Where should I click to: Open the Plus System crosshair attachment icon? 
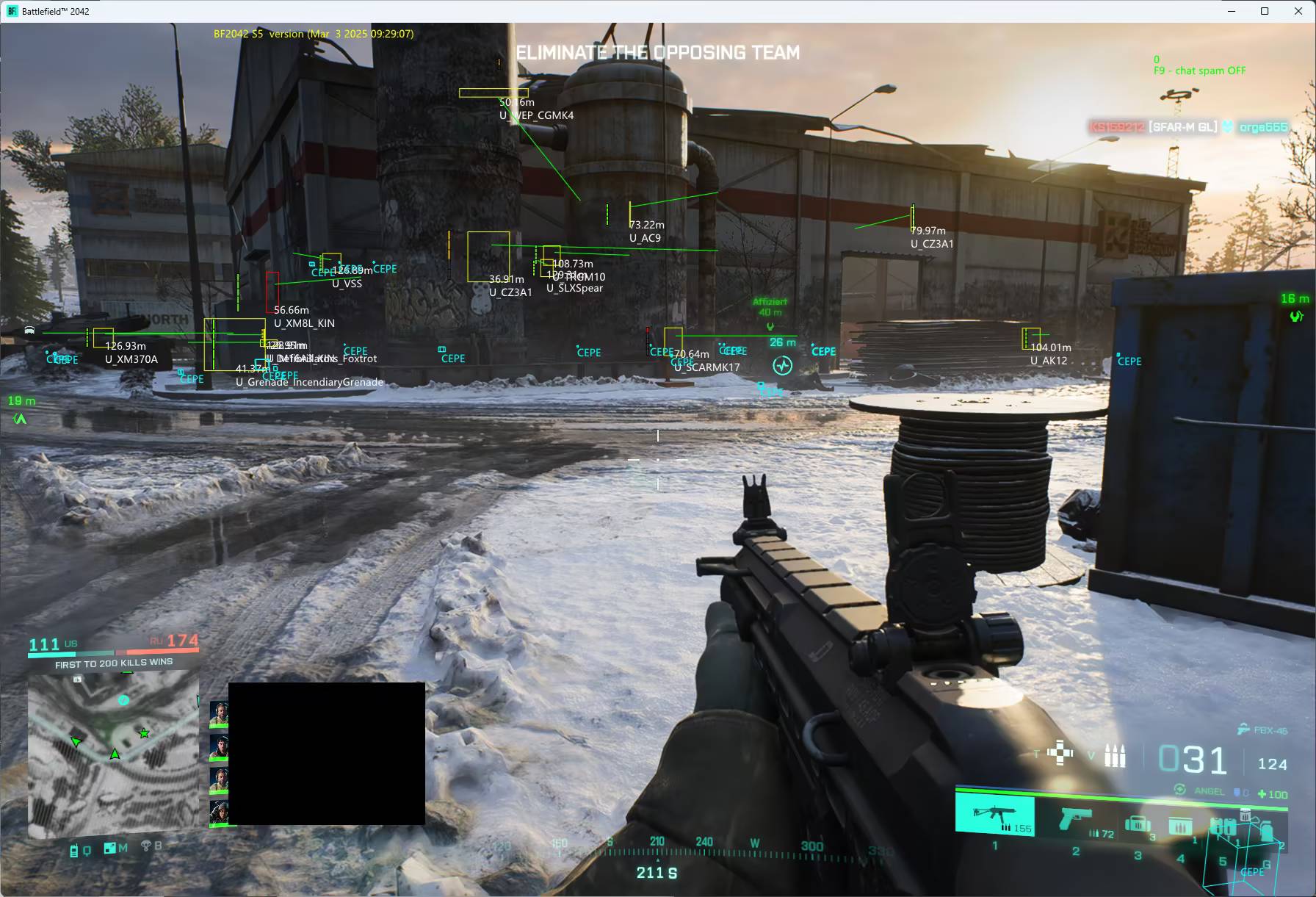(1060, 753)
